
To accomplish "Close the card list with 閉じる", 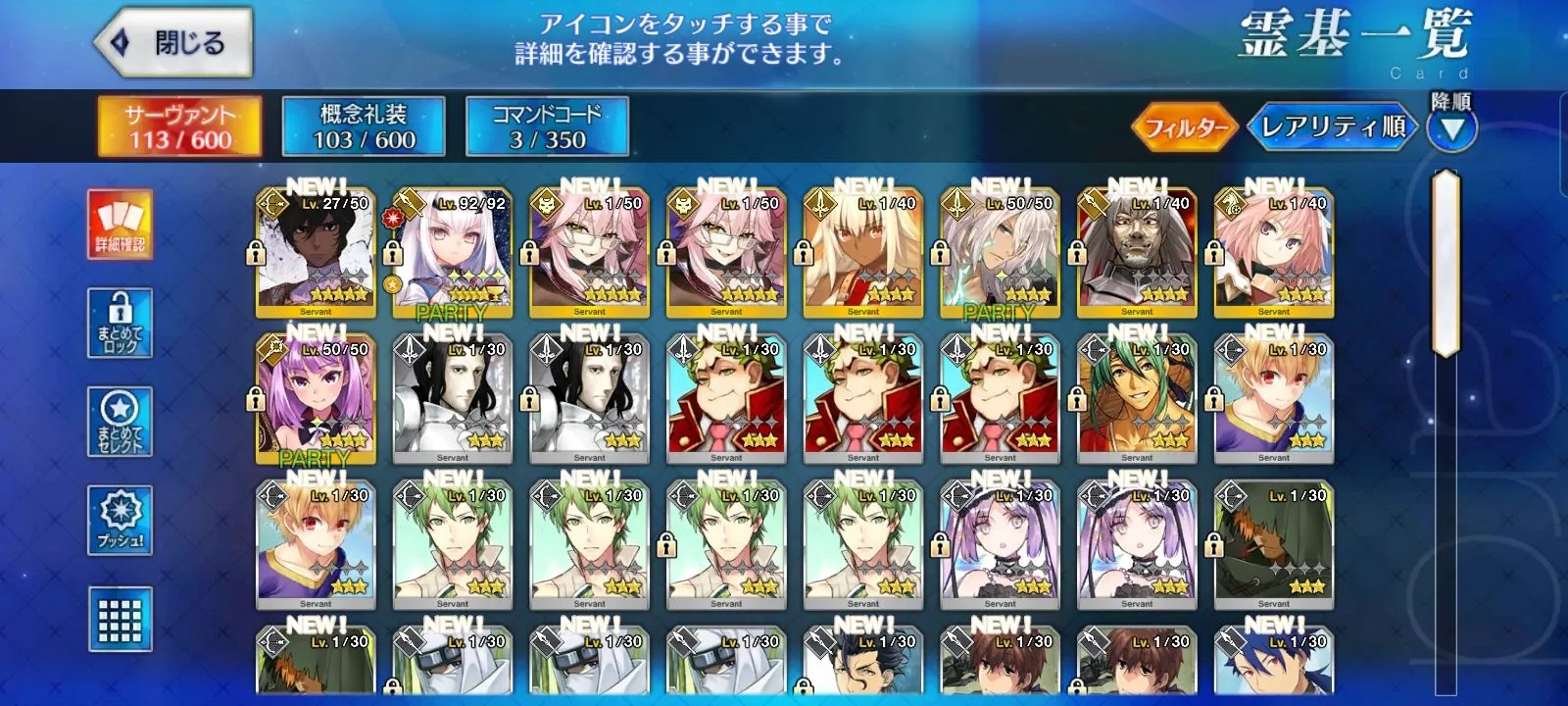I will click(x=172, y=43).
